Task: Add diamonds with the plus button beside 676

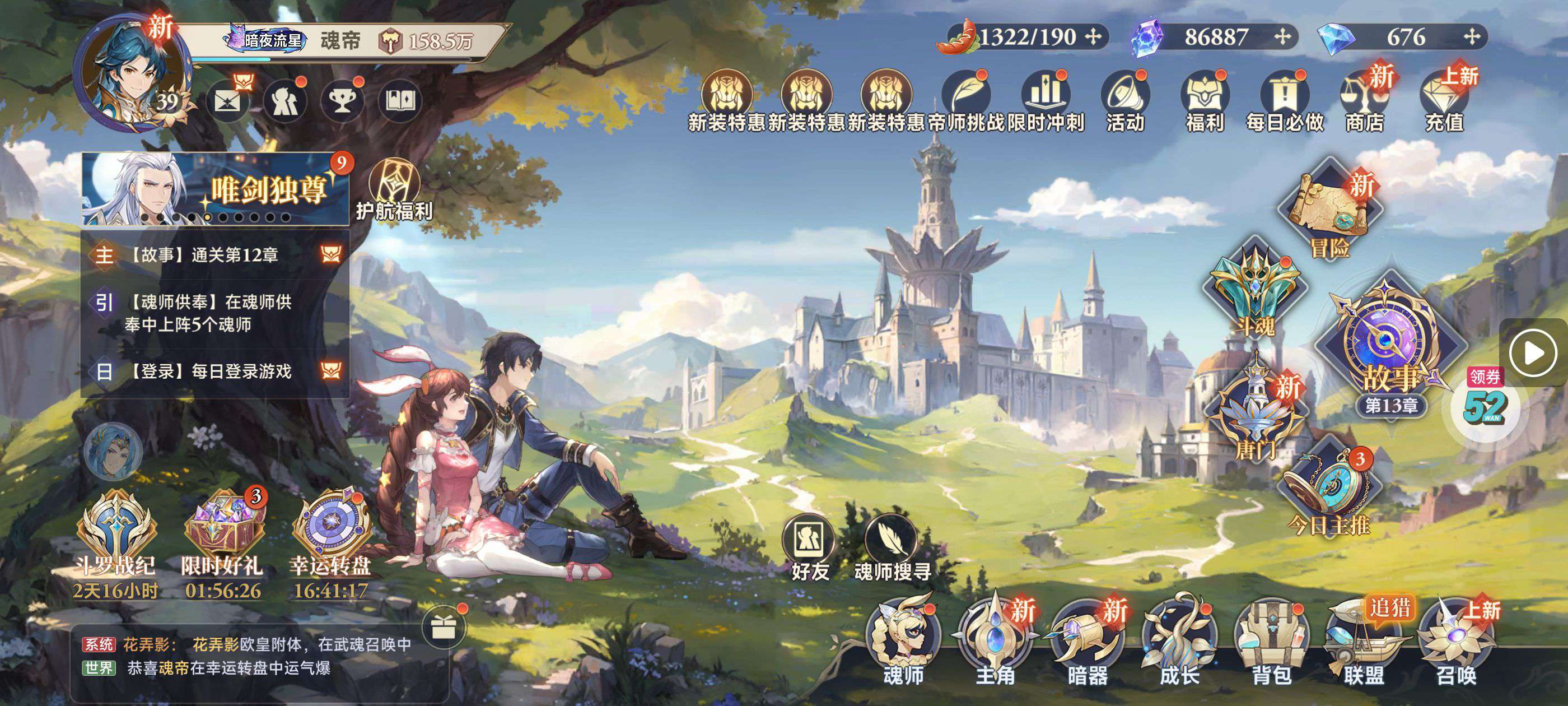Action: 1472,37
